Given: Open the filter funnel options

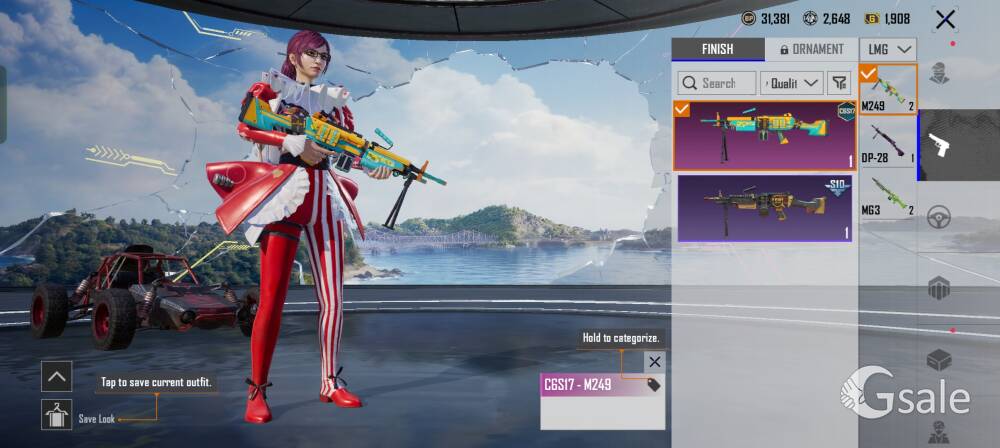Looking at the screenshot, I should (839, 83).
